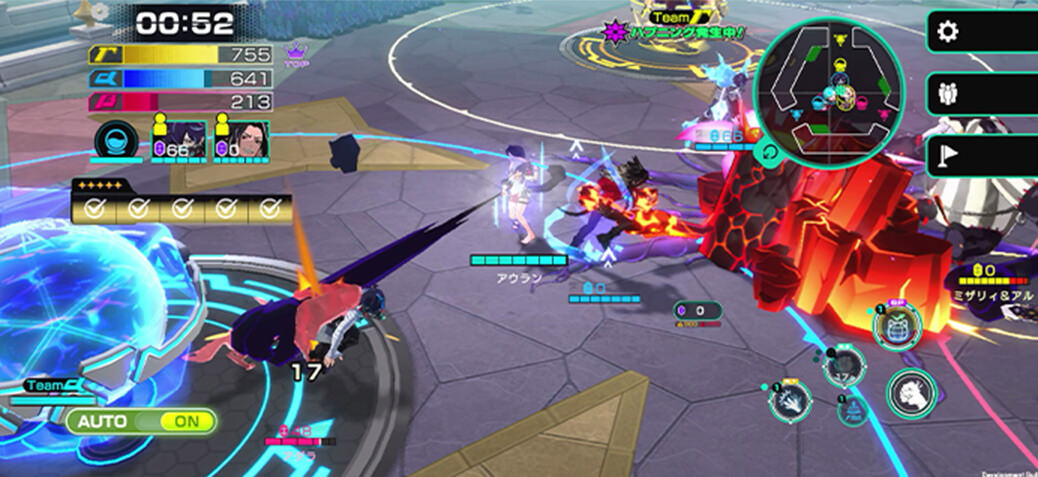Viewport: 1038px width, 477px height.
Task: Activate the monster face skill icon
Action: click(896, 326)
